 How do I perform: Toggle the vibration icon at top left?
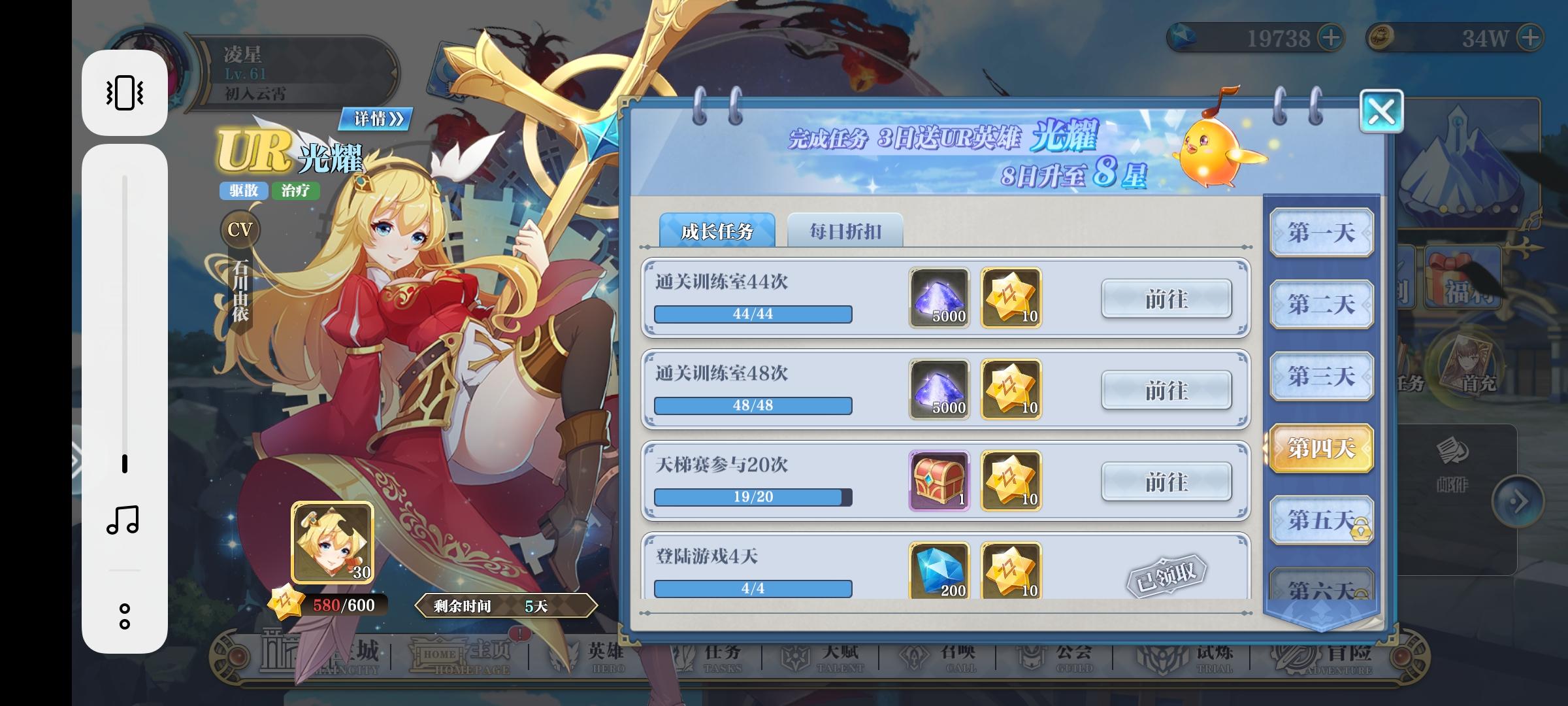pyautogui.click(x=125, y=93)
